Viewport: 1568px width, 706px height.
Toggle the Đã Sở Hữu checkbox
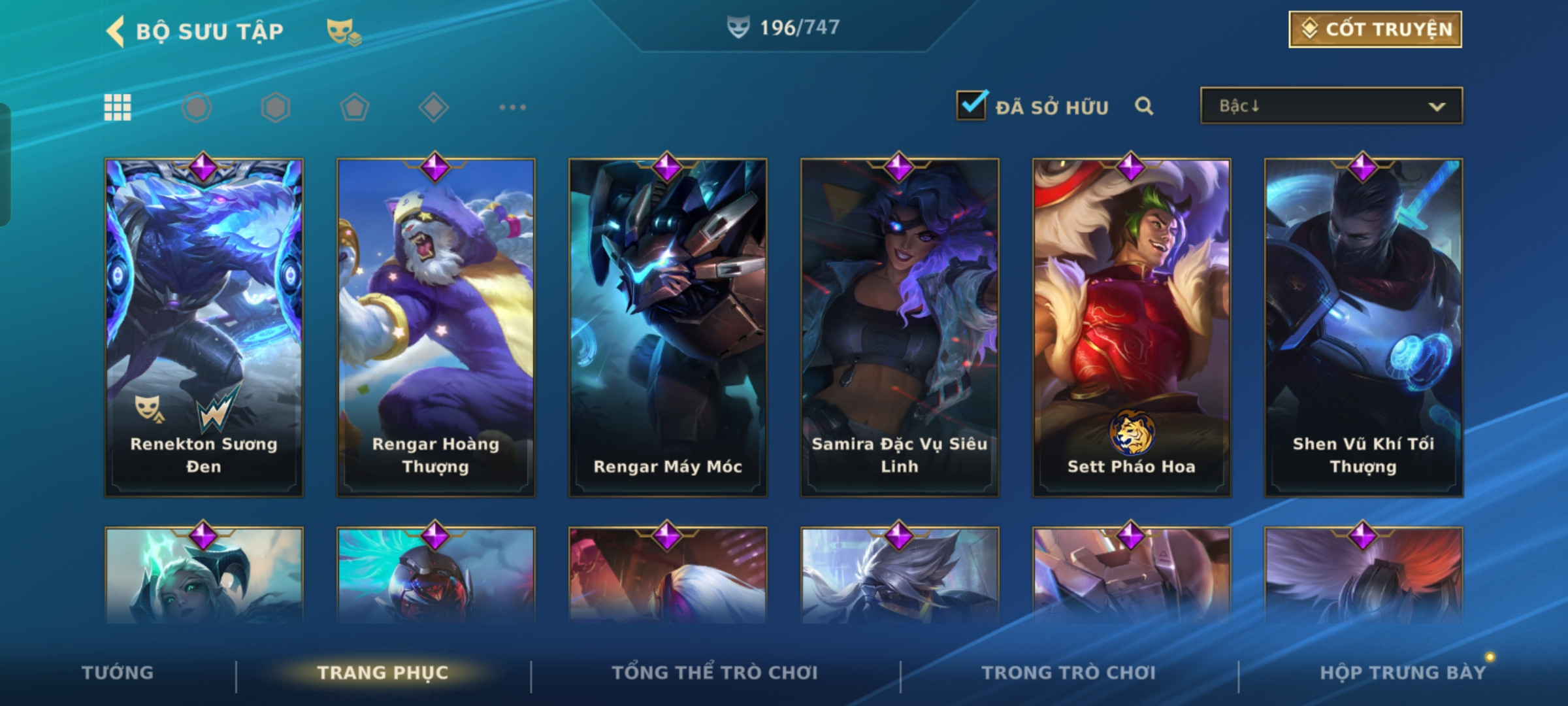coord(971,106)
